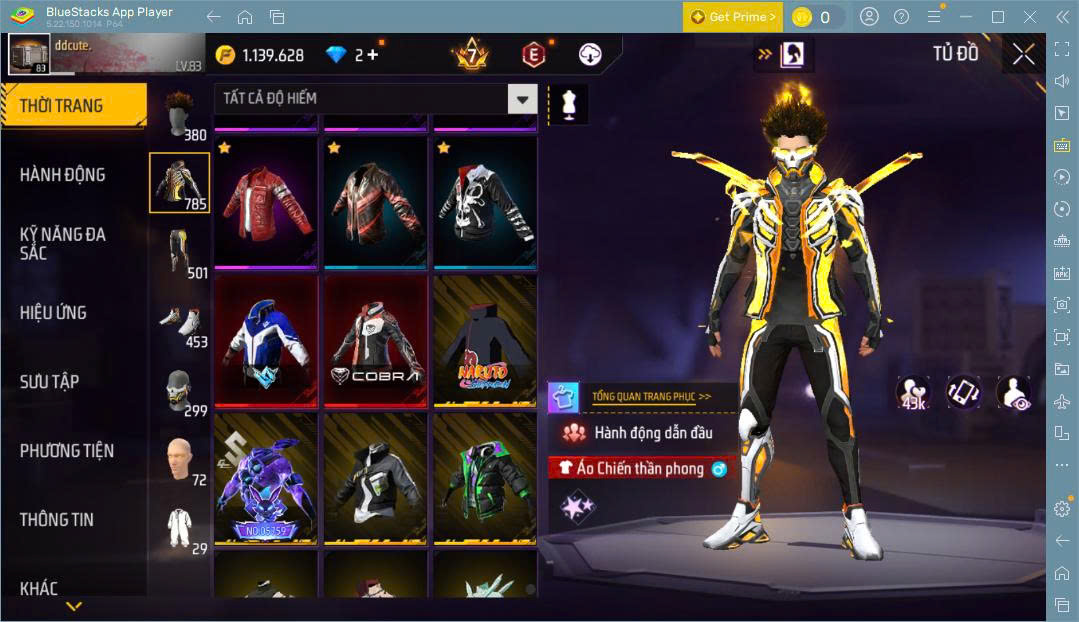Open the HÀNH ĐỘNG category
1079x622 pixels.
[x=62, y=175]
